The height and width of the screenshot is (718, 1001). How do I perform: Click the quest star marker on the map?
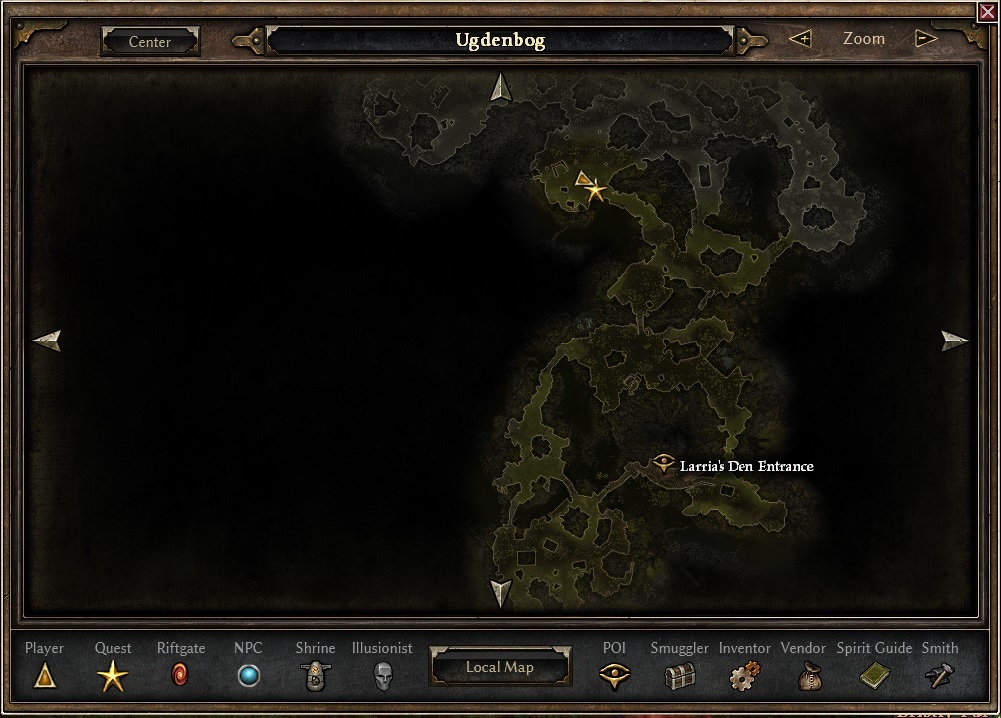click(596, 190)
